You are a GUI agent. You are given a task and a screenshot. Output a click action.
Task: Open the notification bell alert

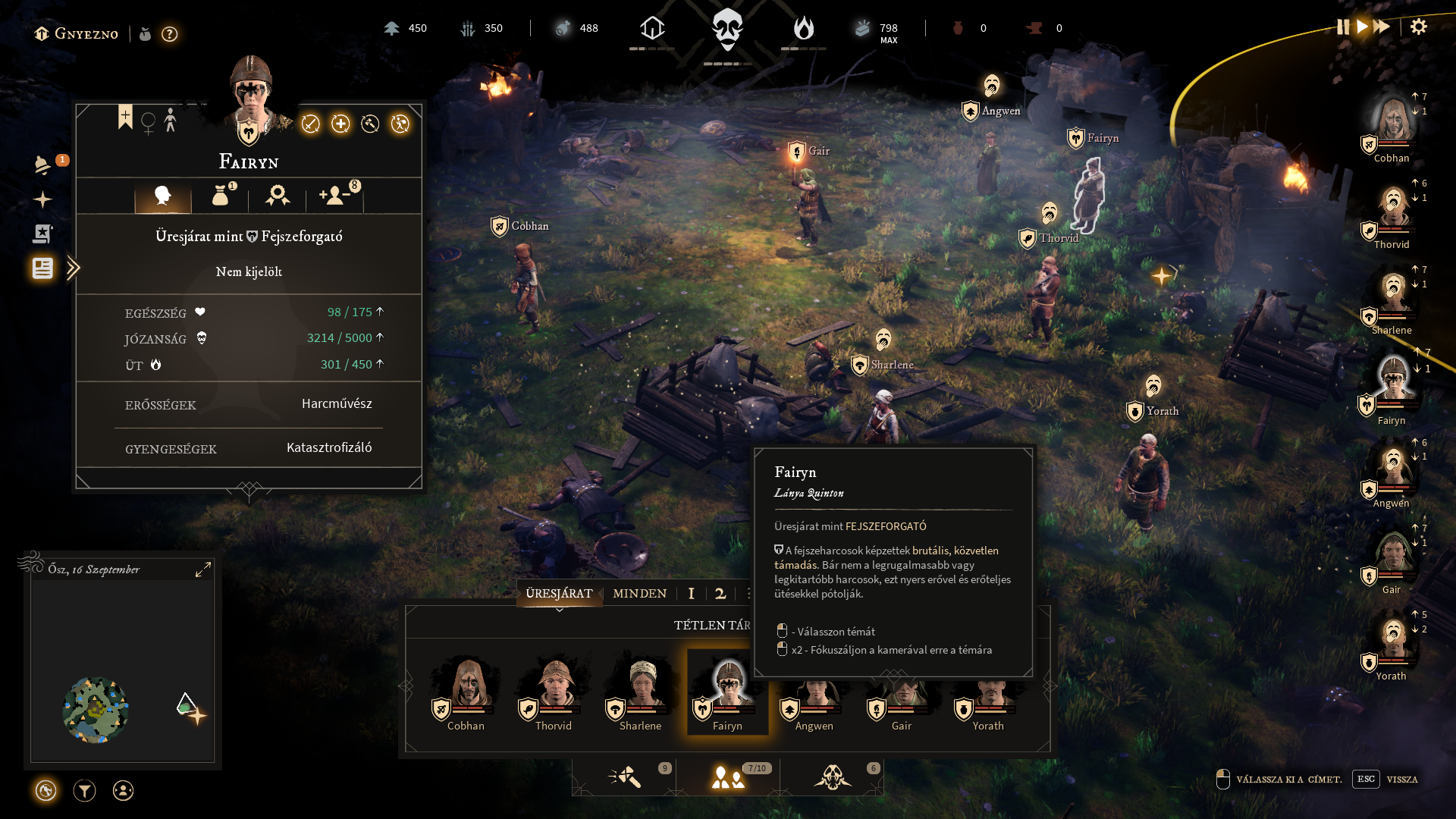pos(42,165)
